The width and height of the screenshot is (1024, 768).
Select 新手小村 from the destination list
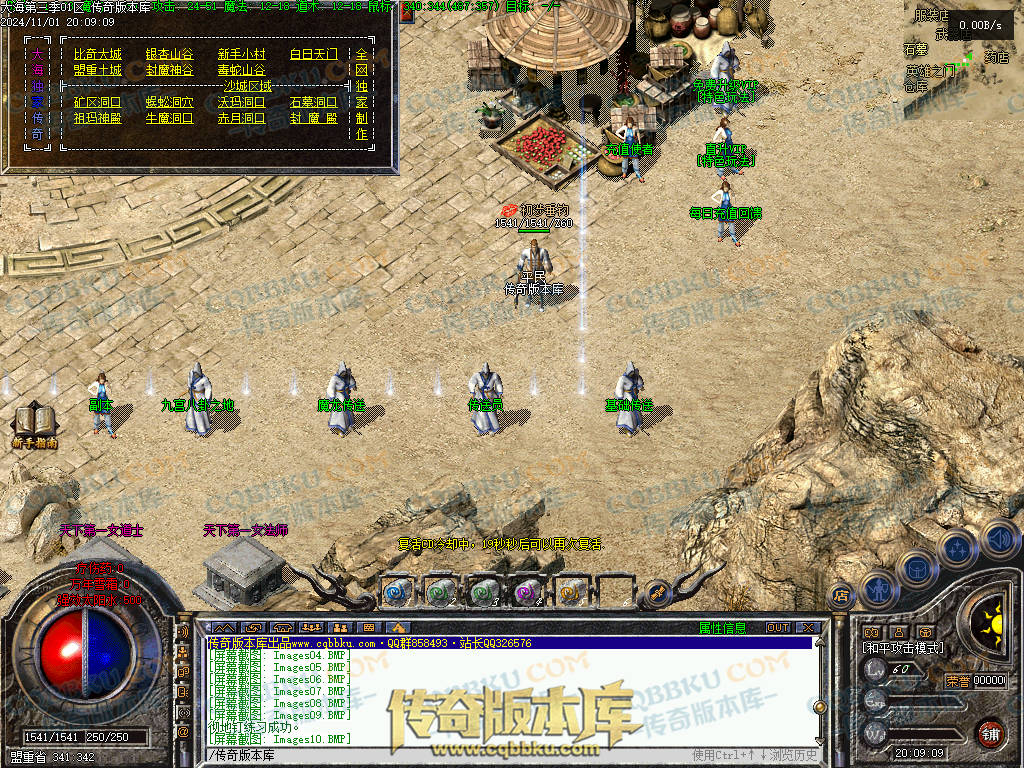241,54
